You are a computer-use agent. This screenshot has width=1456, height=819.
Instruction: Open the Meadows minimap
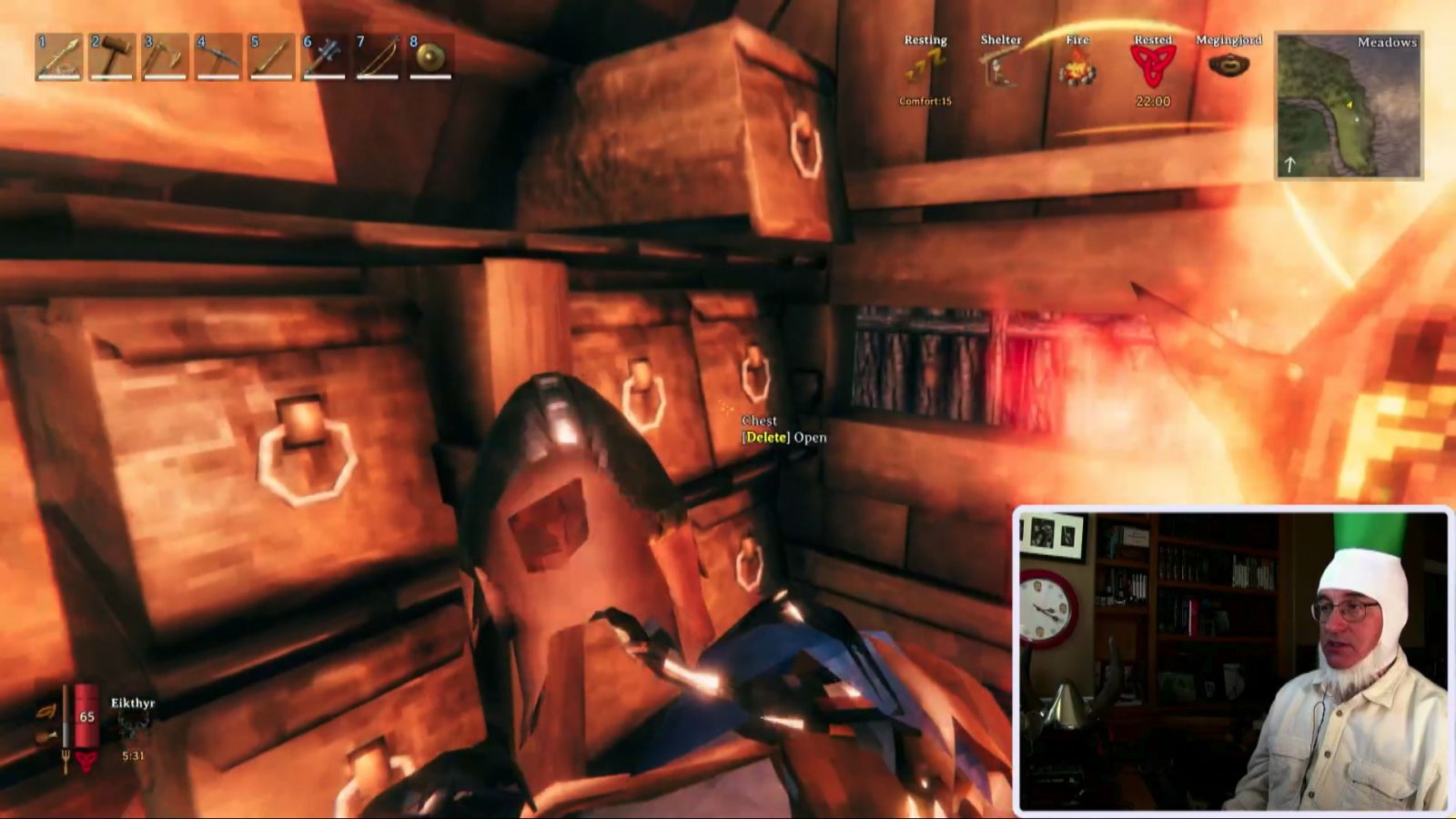[1349, 106]
